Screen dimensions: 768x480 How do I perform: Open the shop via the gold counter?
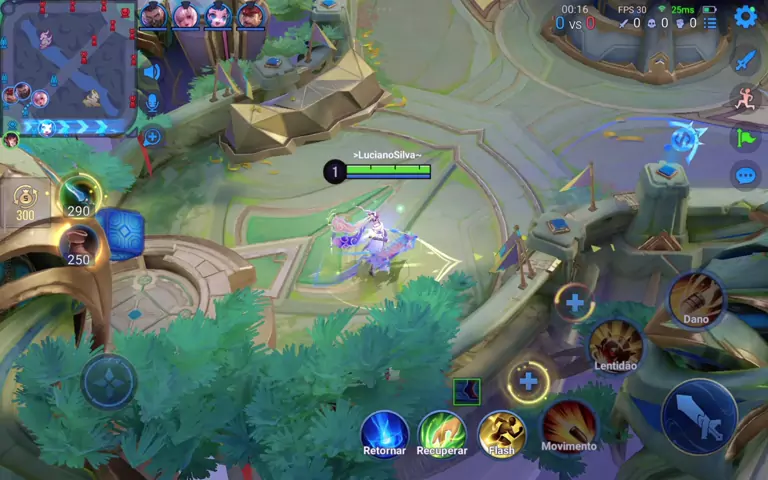pyautogui.click(x=25, y=201)
